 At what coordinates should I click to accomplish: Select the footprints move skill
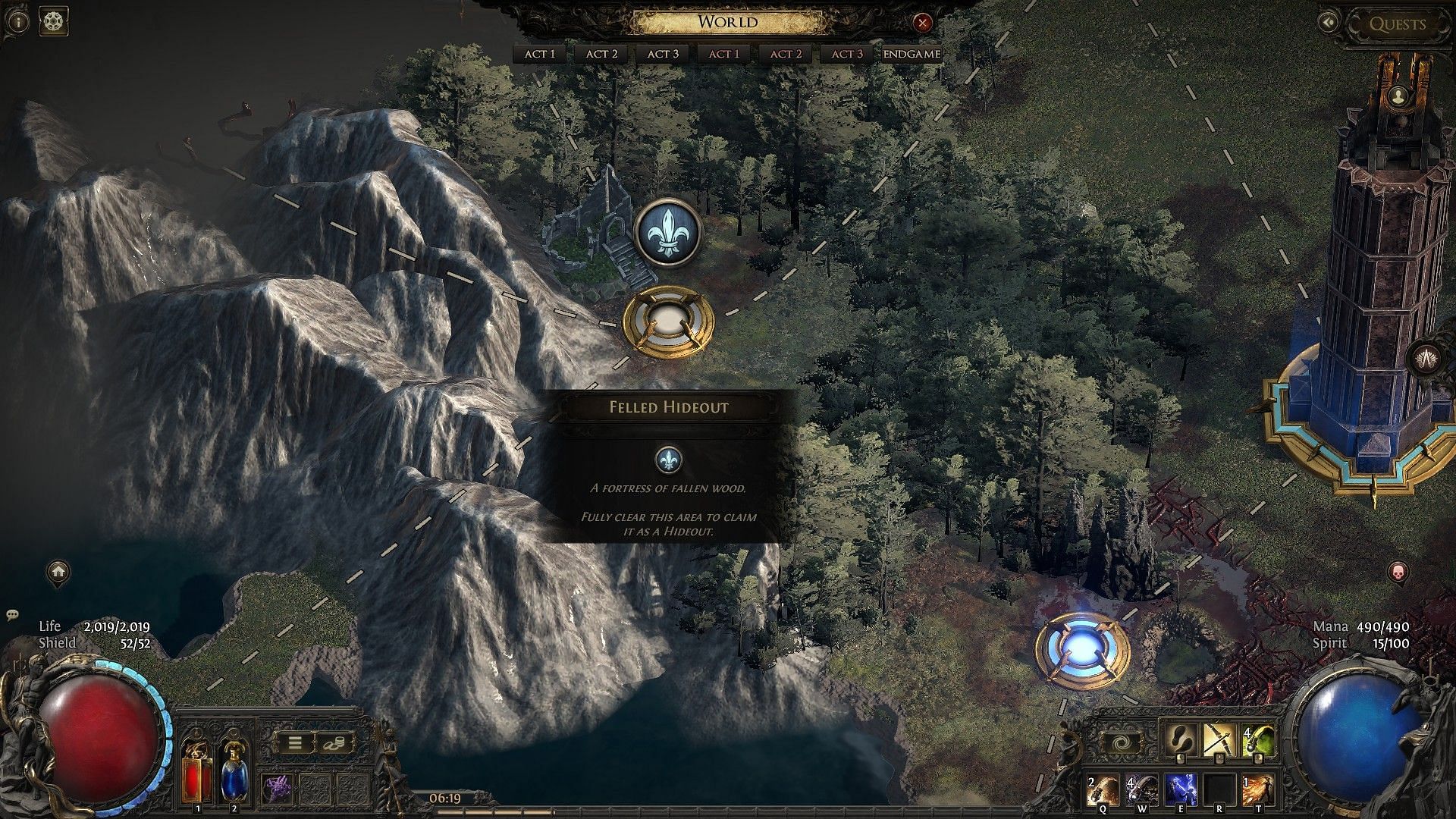(1180, 739)
